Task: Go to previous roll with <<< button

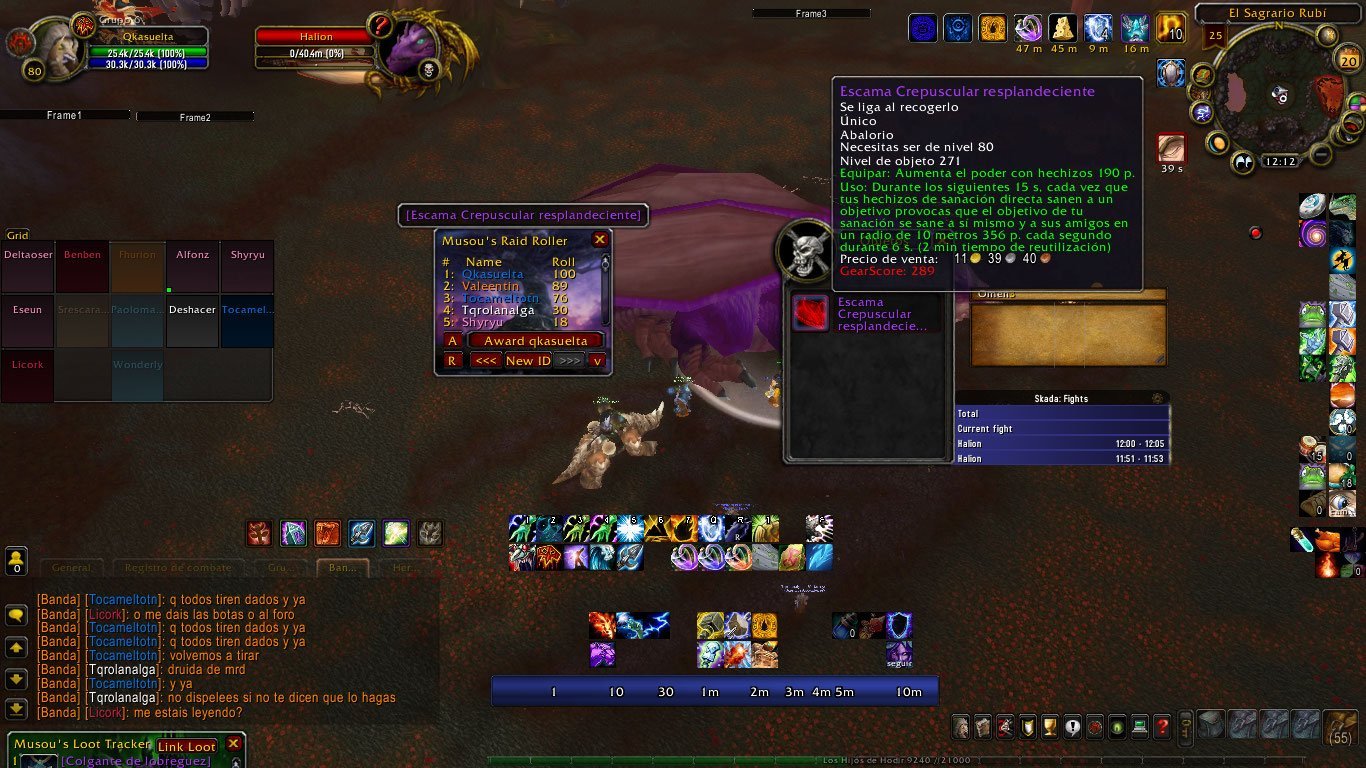Action: click(486, 360)
